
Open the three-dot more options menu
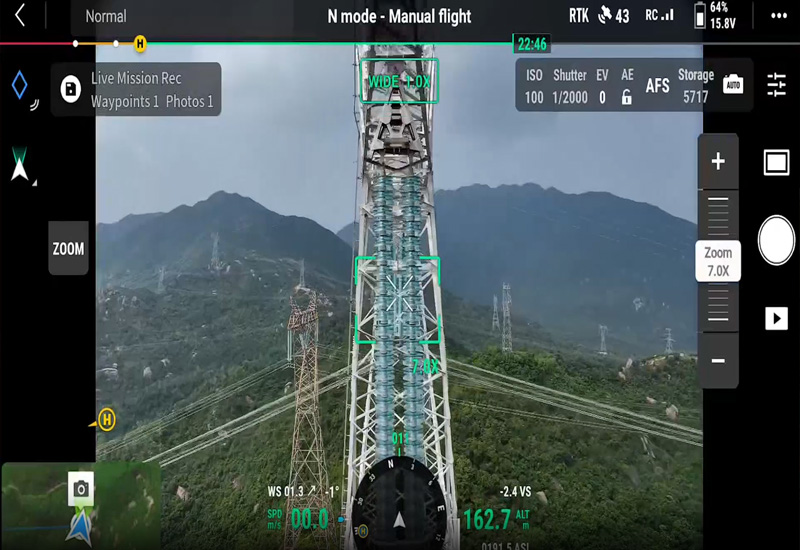777,15
